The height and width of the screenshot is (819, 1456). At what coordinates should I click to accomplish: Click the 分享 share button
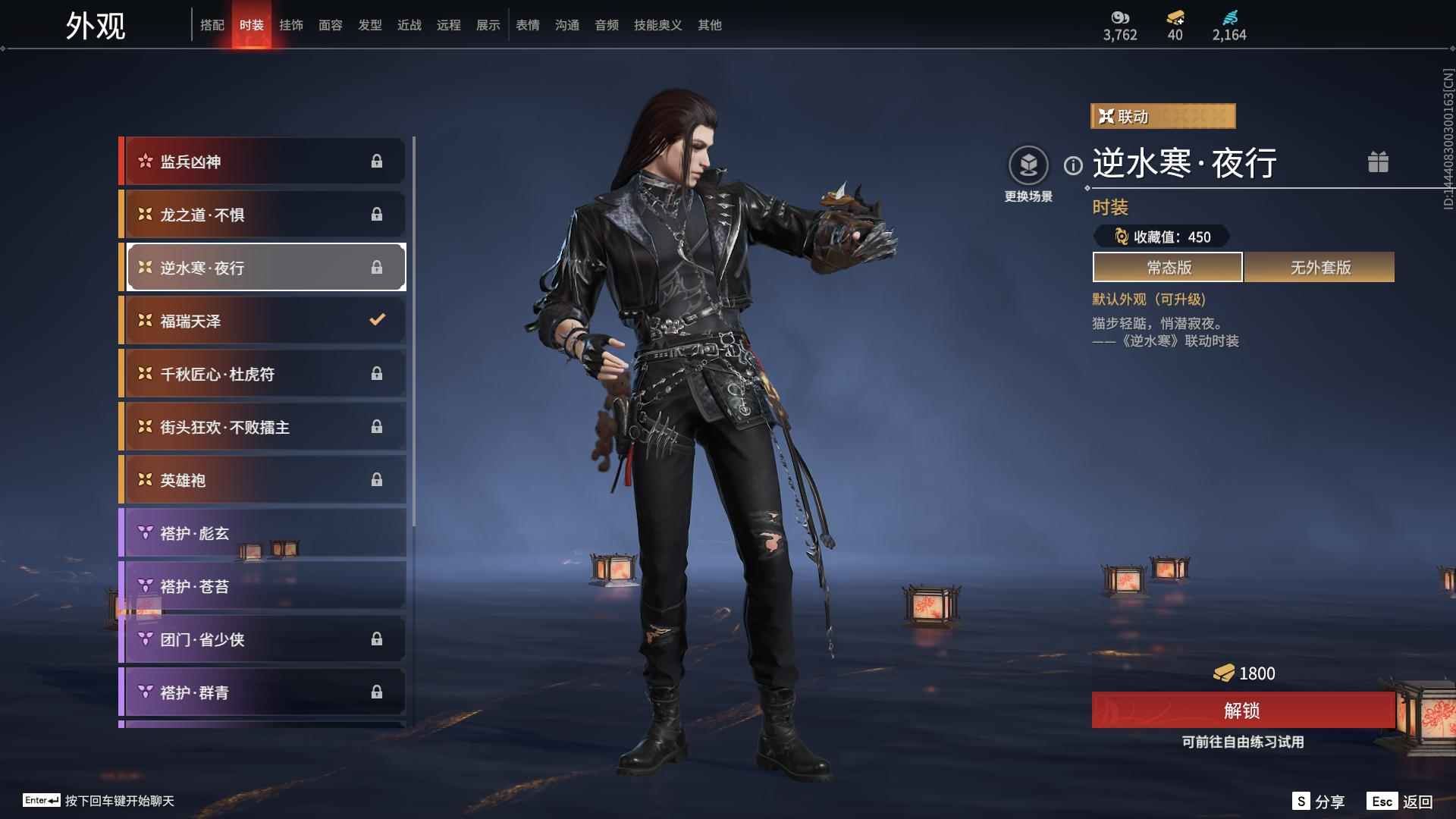[x=1319, y=802]
